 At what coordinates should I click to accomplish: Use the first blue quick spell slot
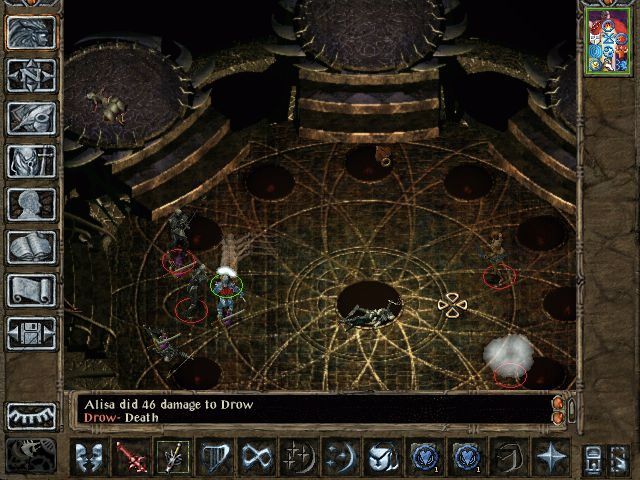click(424, 457)
